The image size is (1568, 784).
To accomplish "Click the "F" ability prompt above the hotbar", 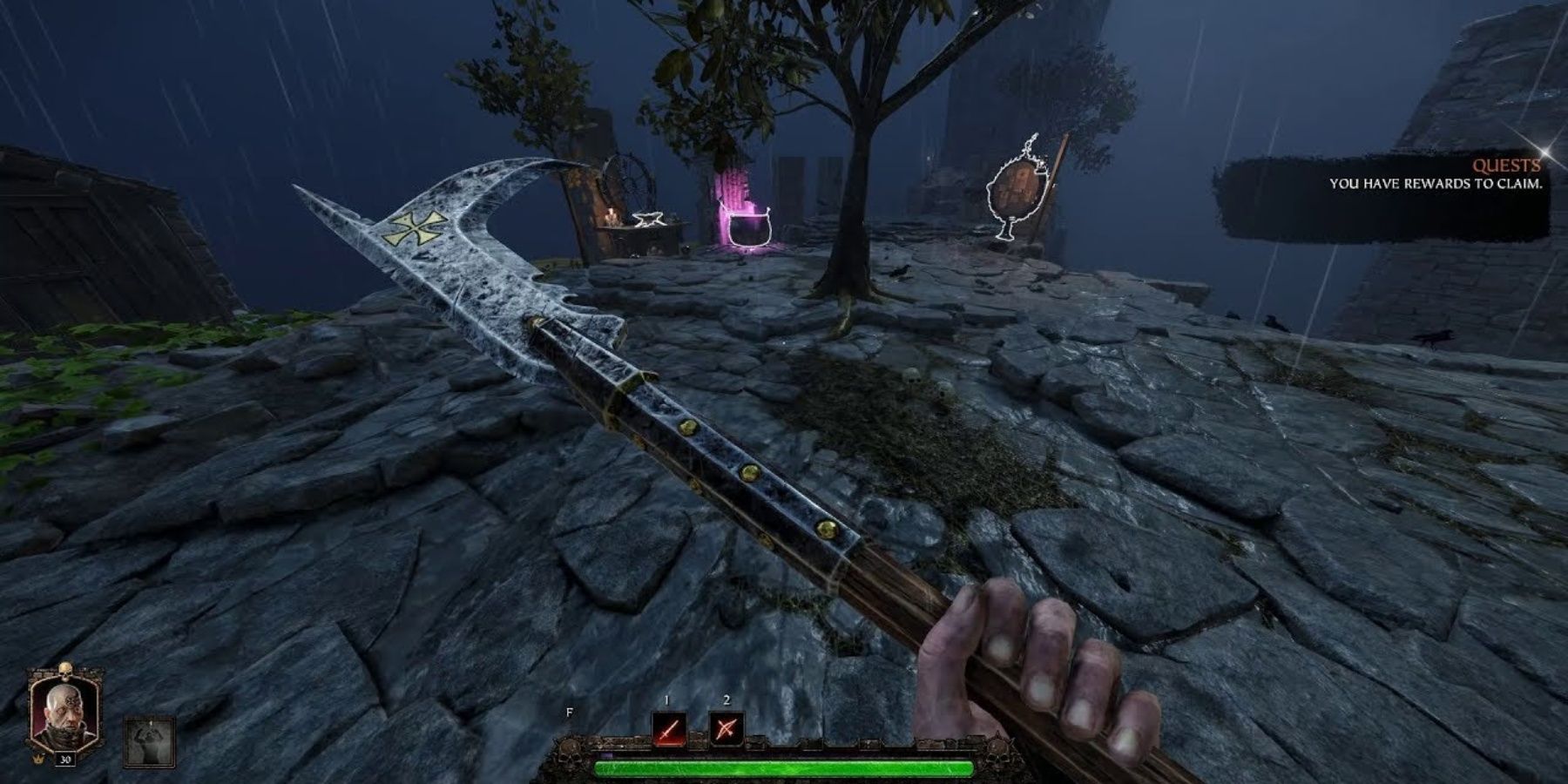I will pyautogui.click(x=569, y=712).
